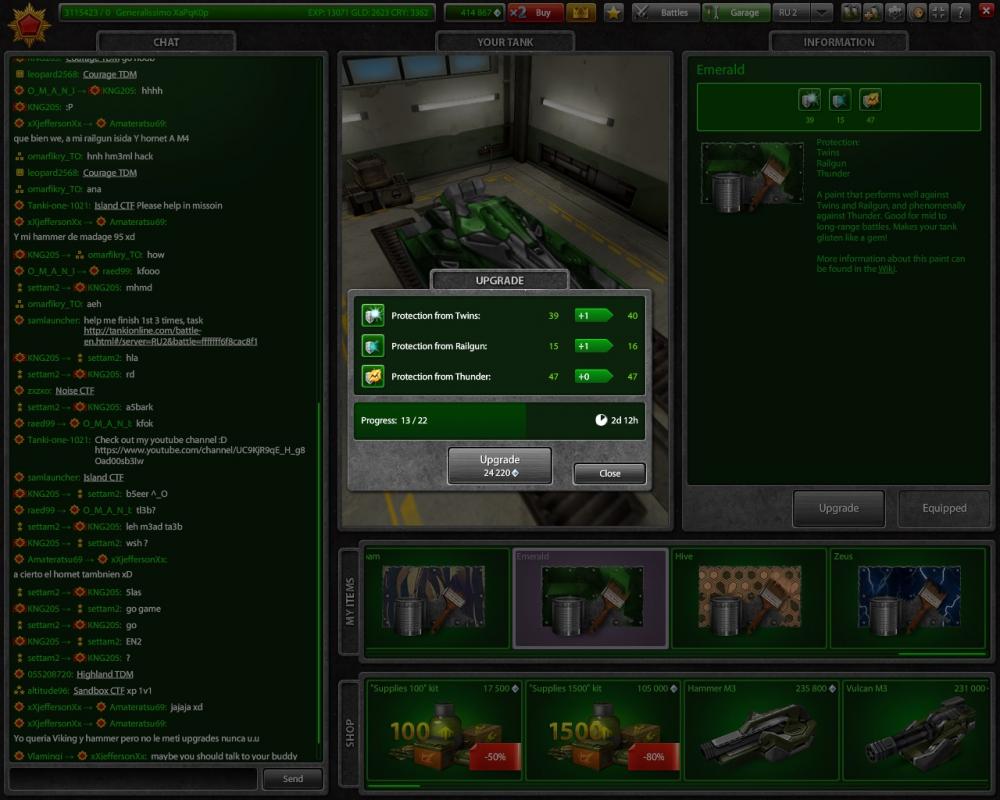Choose the Zeus paint item
Viewport: 1000px width, 800px height.
pyautogui.click(x=905, y=599)
